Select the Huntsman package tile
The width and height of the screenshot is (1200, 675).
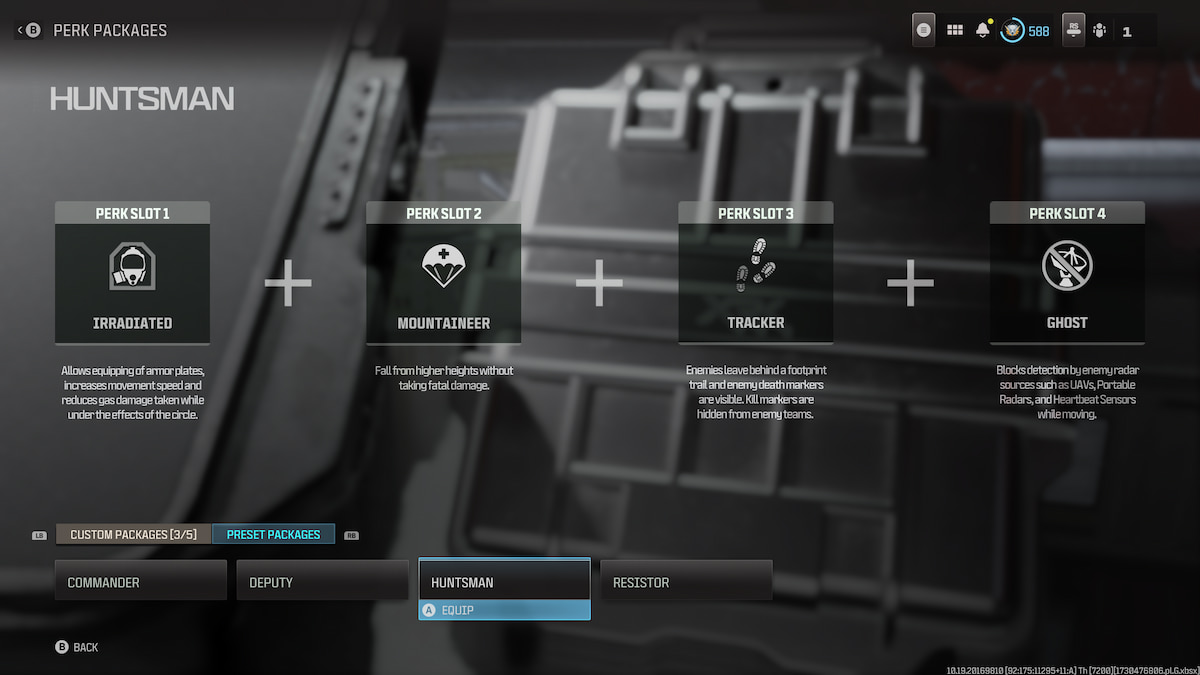(x=504, y=580)
